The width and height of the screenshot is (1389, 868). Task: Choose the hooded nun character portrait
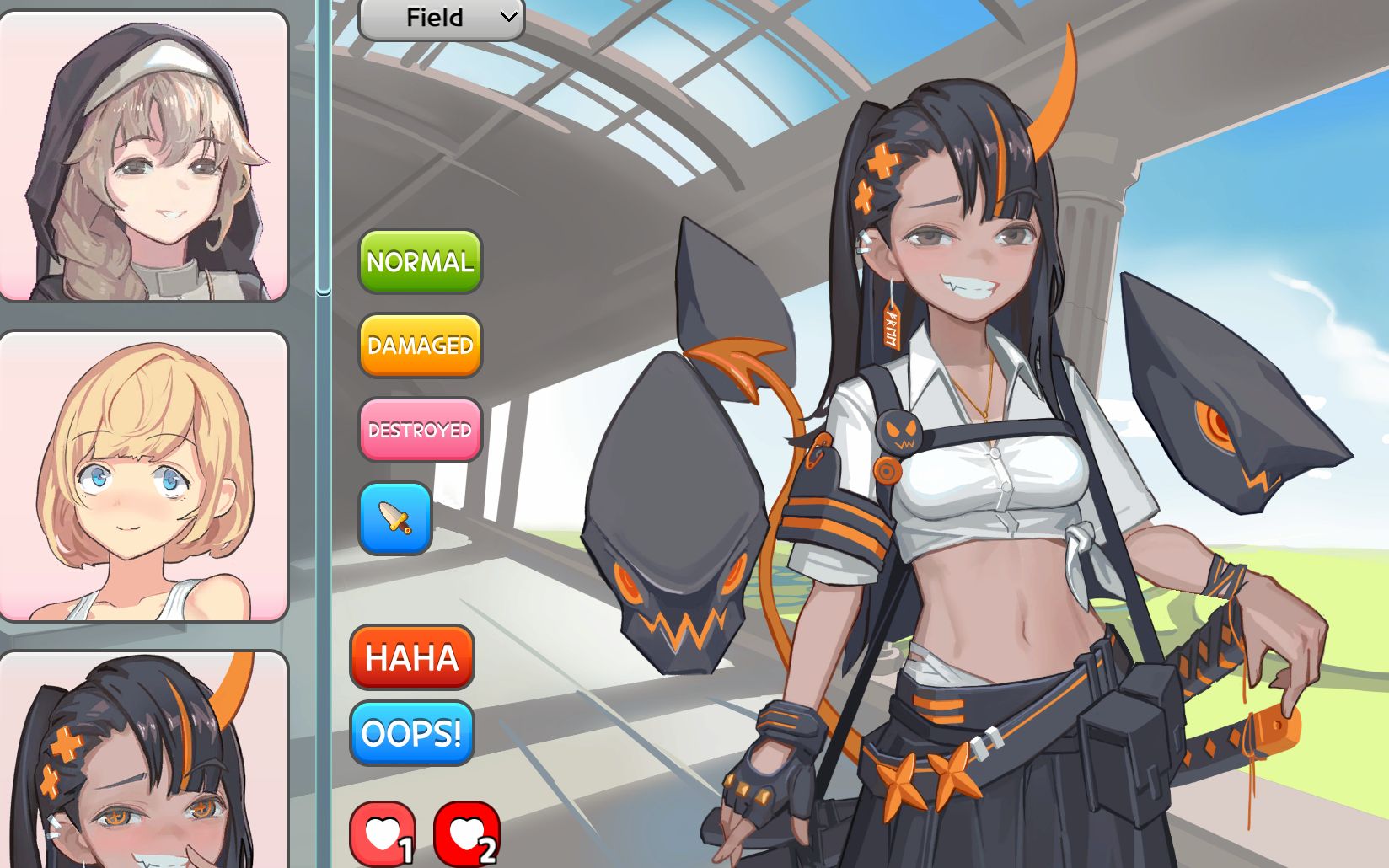(x=143, y=156)
